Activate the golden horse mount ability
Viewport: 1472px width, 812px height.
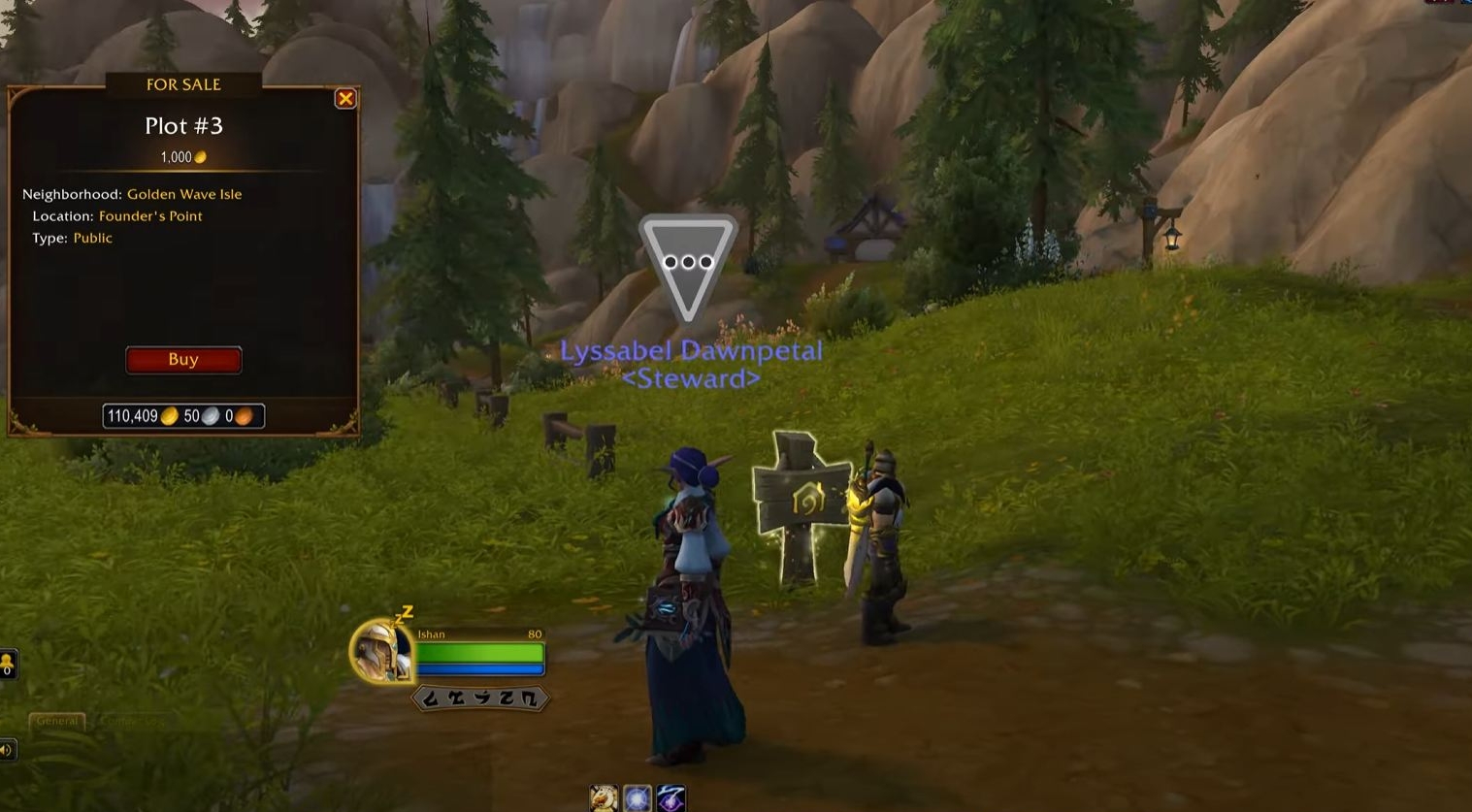tap(604, 798)
